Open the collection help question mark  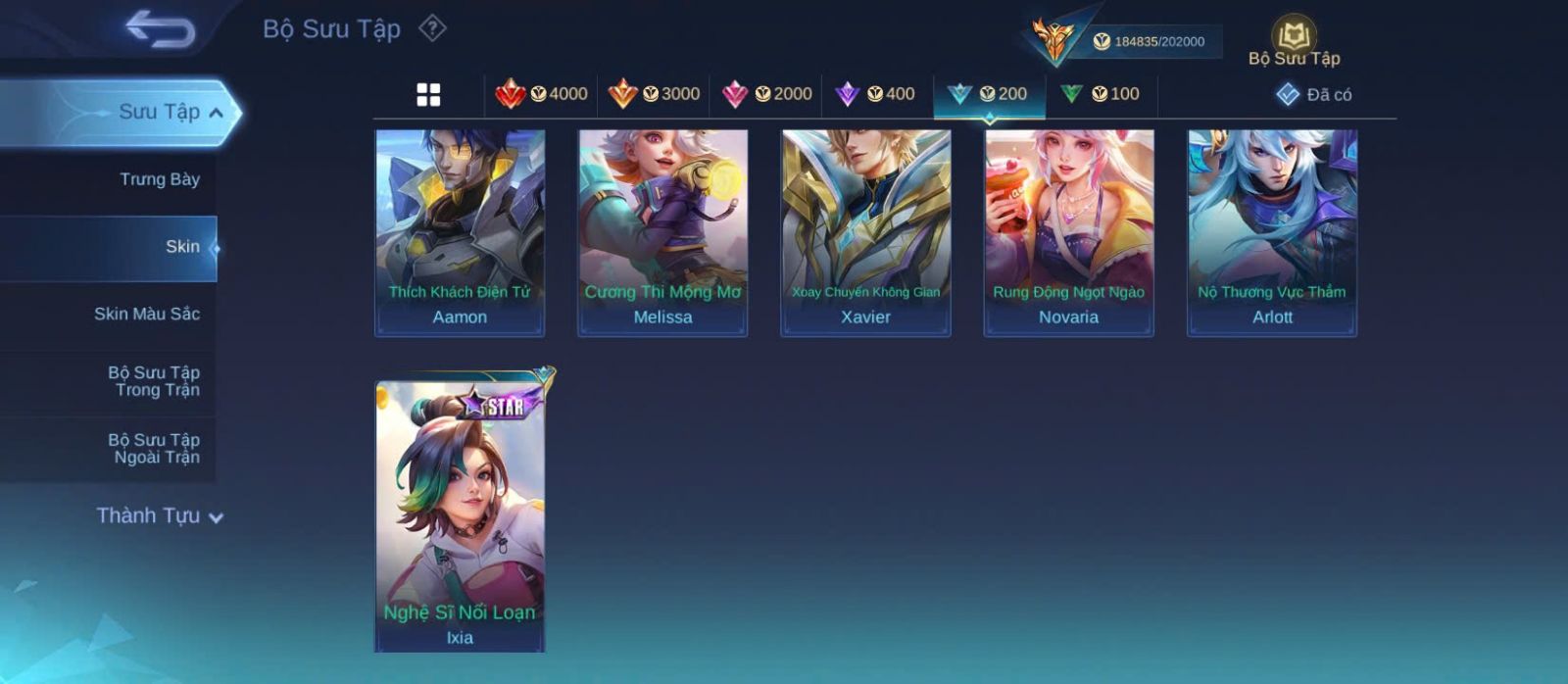(x=432, y=28)
